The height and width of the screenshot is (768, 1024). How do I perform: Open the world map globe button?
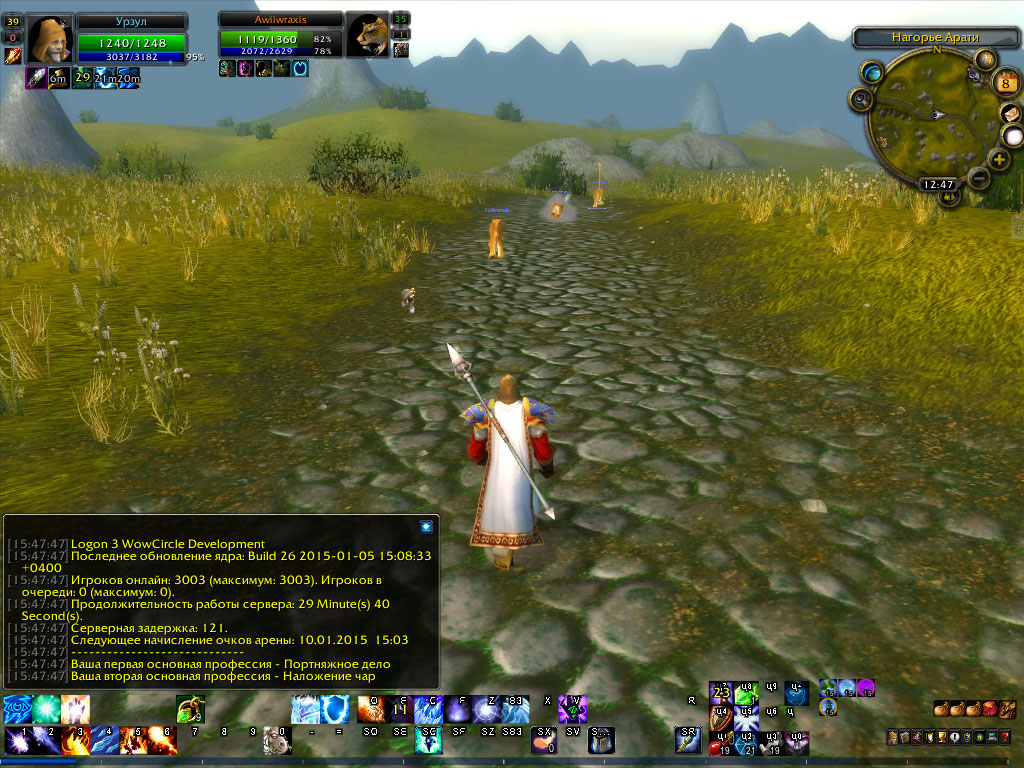coord(873,72)
